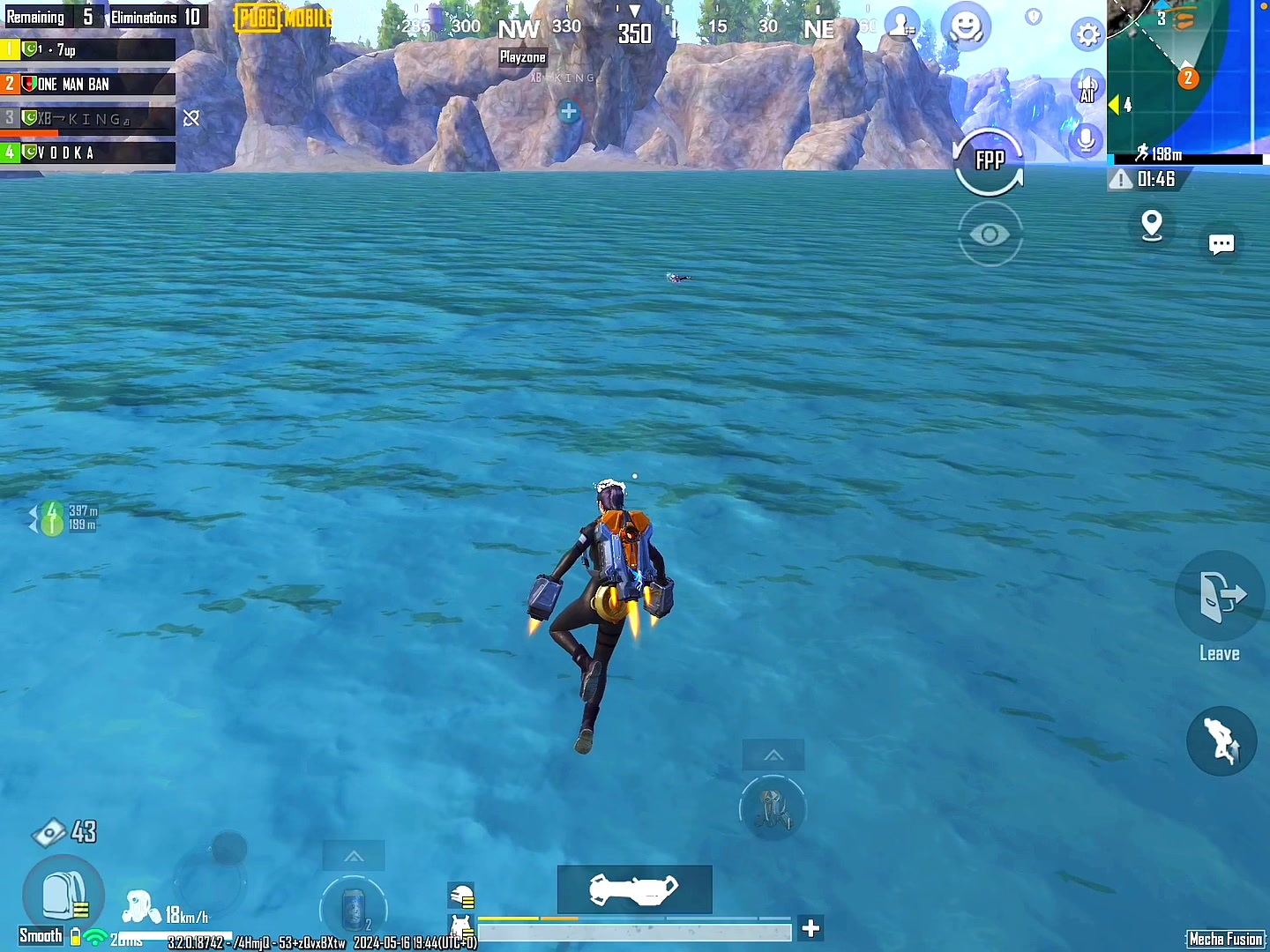Click the plus button beside the health bar
Image resolution: width=1270 pixels, height=952 pixels.
(x=811, y=928)
